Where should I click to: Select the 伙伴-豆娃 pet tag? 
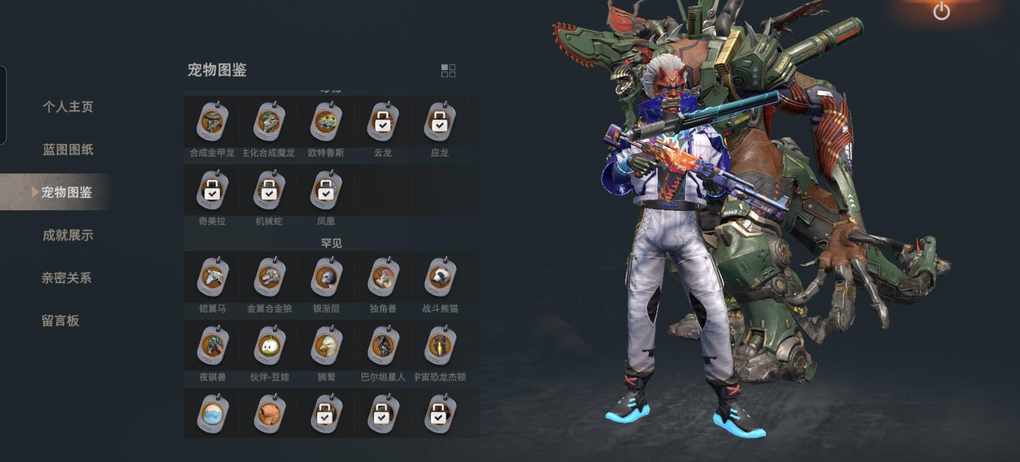[268, 345]
